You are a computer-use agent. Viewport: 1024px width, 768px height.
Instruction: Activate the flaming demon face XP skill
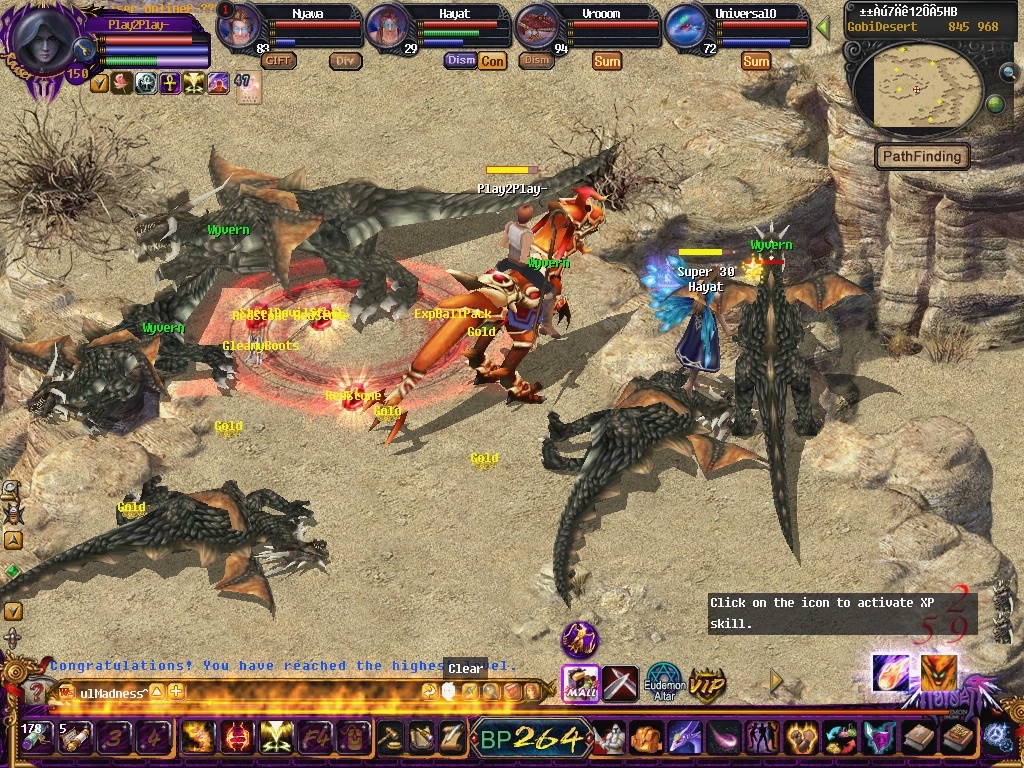(938, 672)
